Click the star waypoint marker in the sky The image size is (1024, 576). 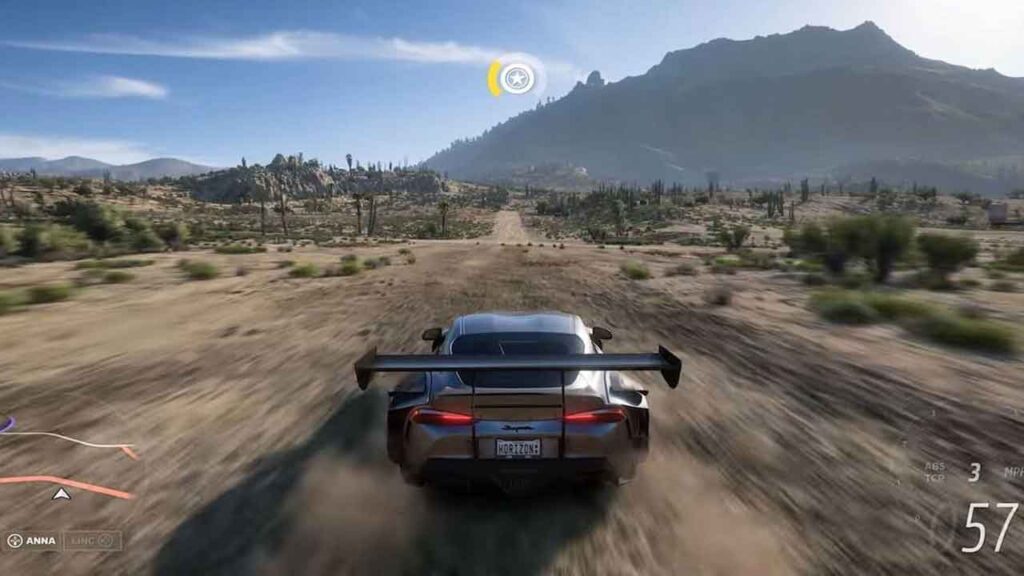[517, 78]
